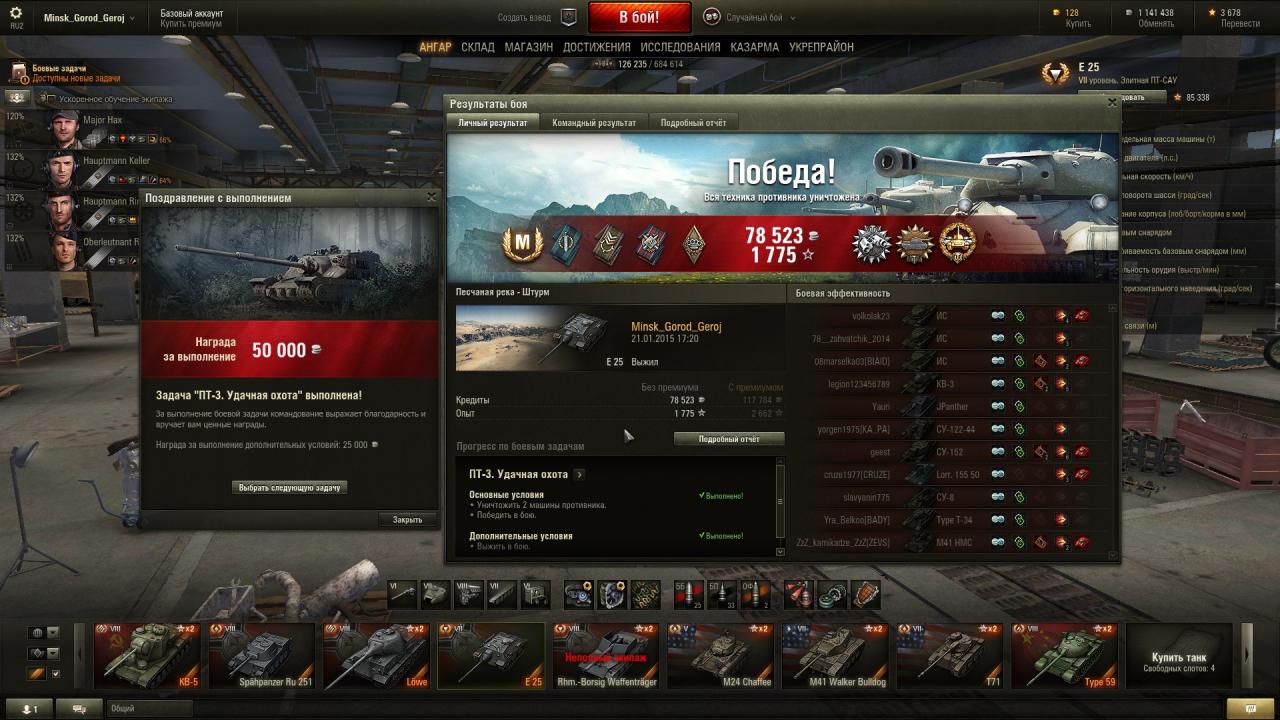Select the M24 Chaffee tank
1280x720 pixels.
click(x=720, y=655)
